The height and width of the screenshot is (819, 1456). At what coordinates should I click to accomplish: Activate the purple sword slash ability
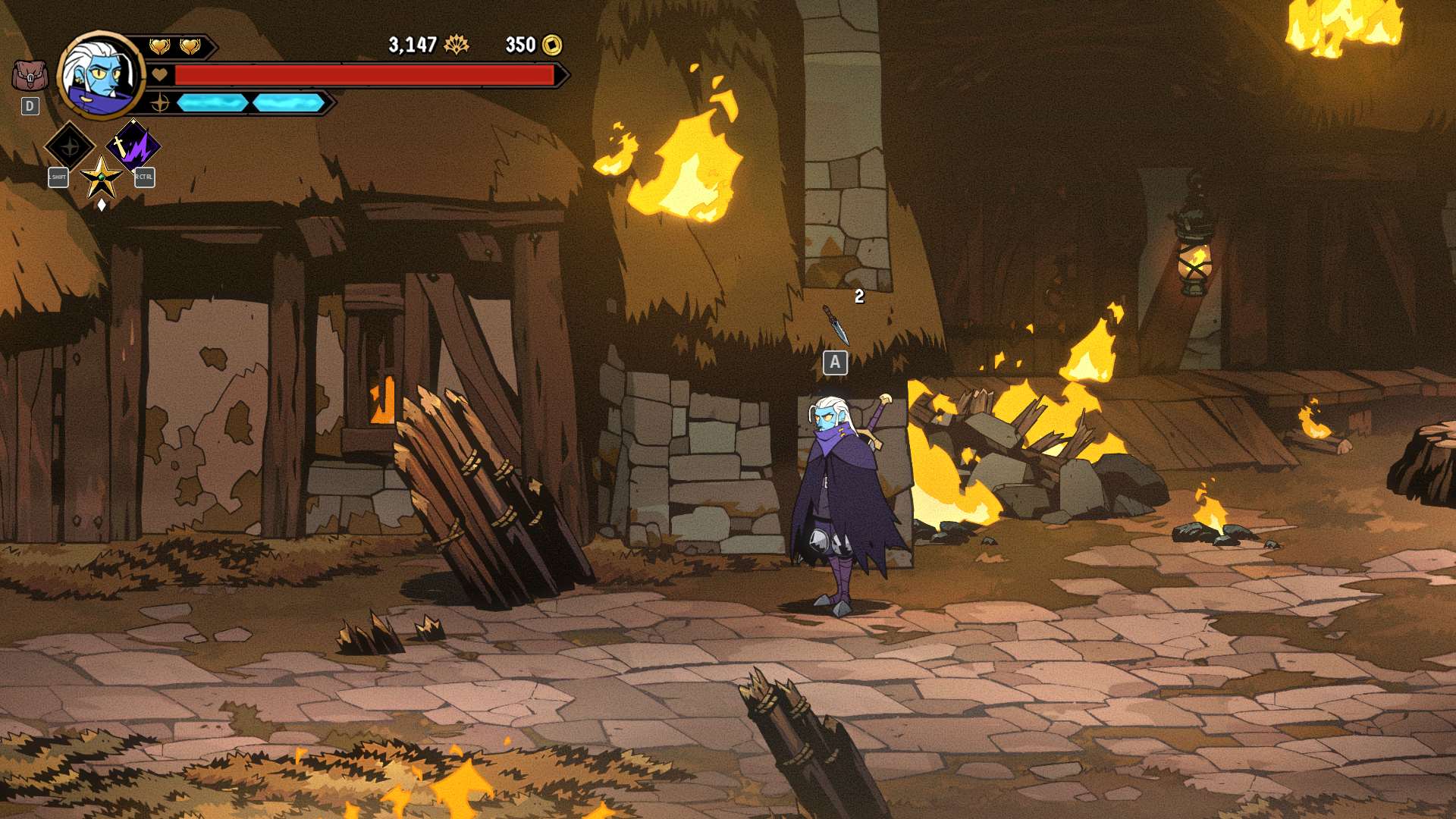click(133, 146)
